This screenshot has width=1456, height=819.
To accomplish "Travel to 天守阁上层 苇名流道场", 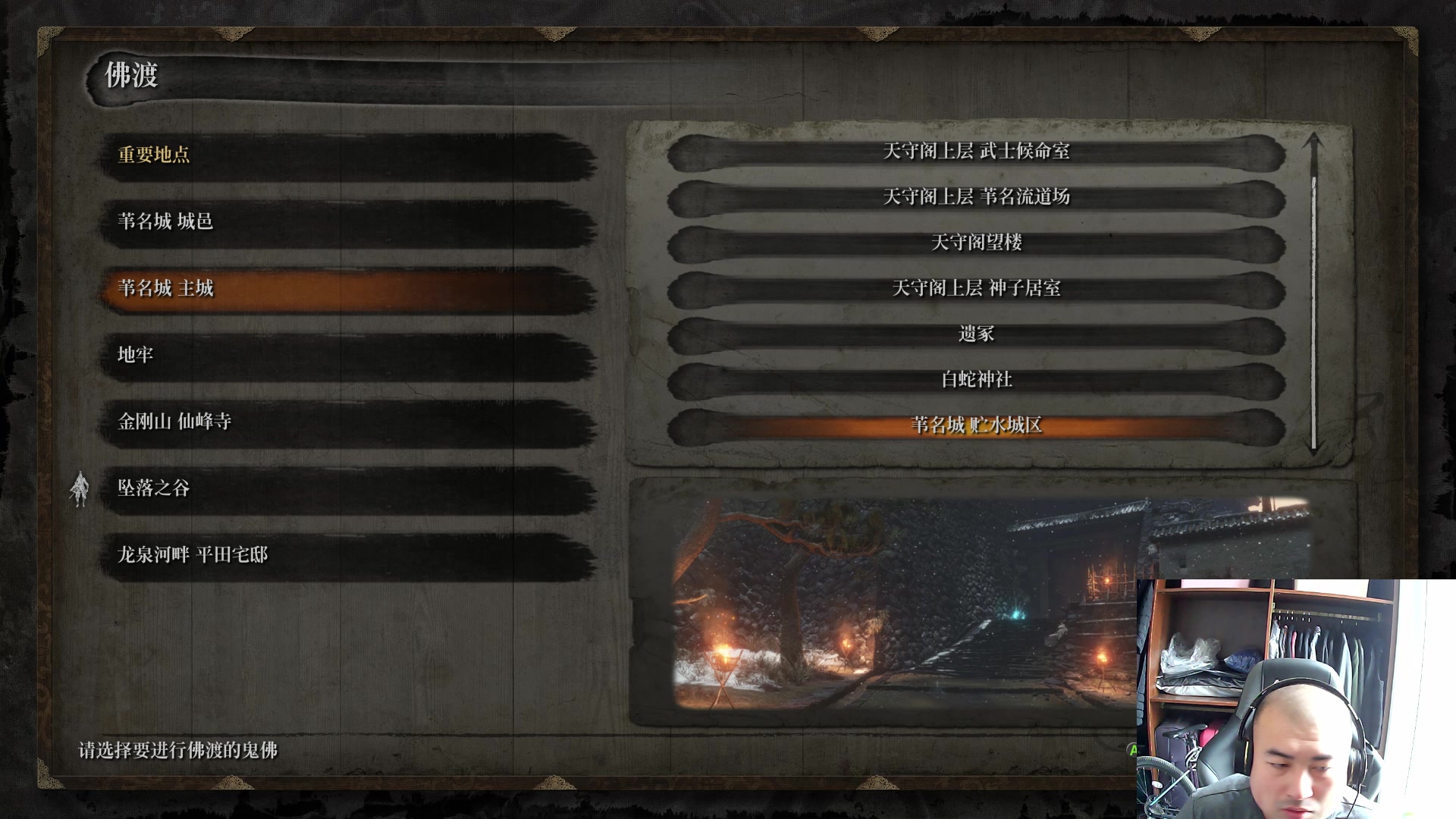I will point(976,197).
